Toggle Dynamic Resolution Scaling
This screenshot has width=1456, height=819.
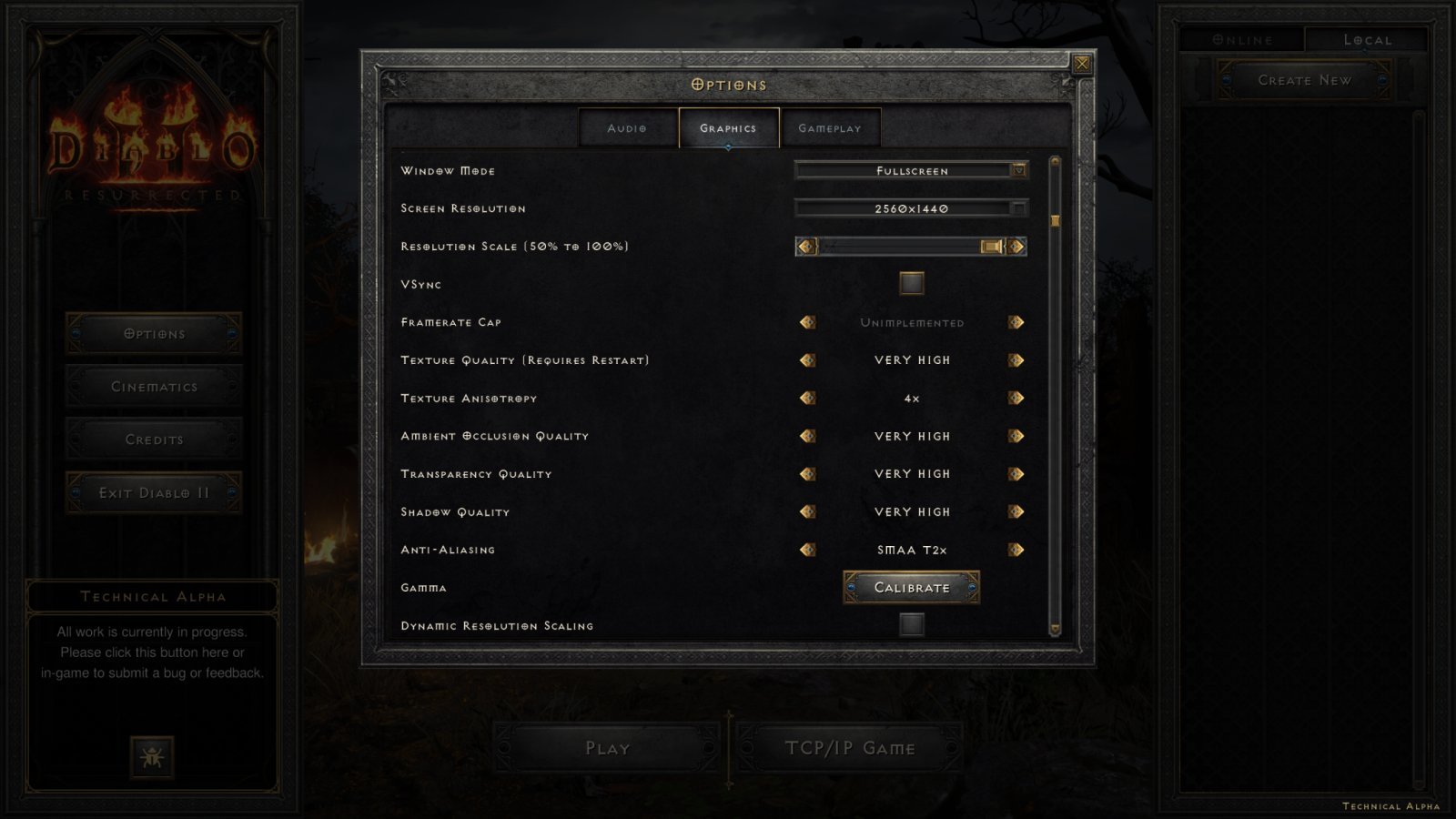910,625
